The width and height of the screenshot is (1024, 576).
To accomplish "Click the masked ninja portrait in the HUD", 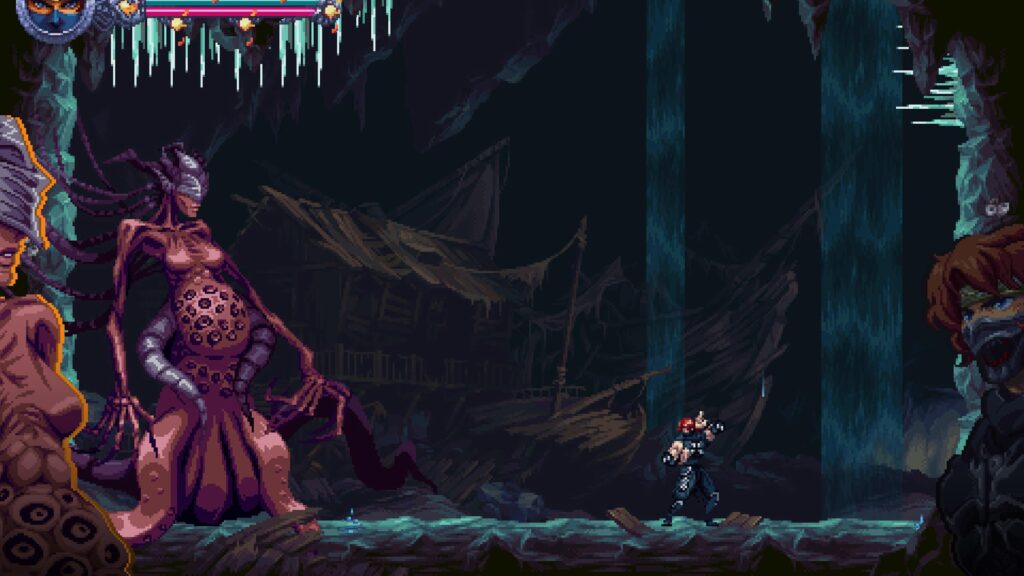I will click(53, 14).
